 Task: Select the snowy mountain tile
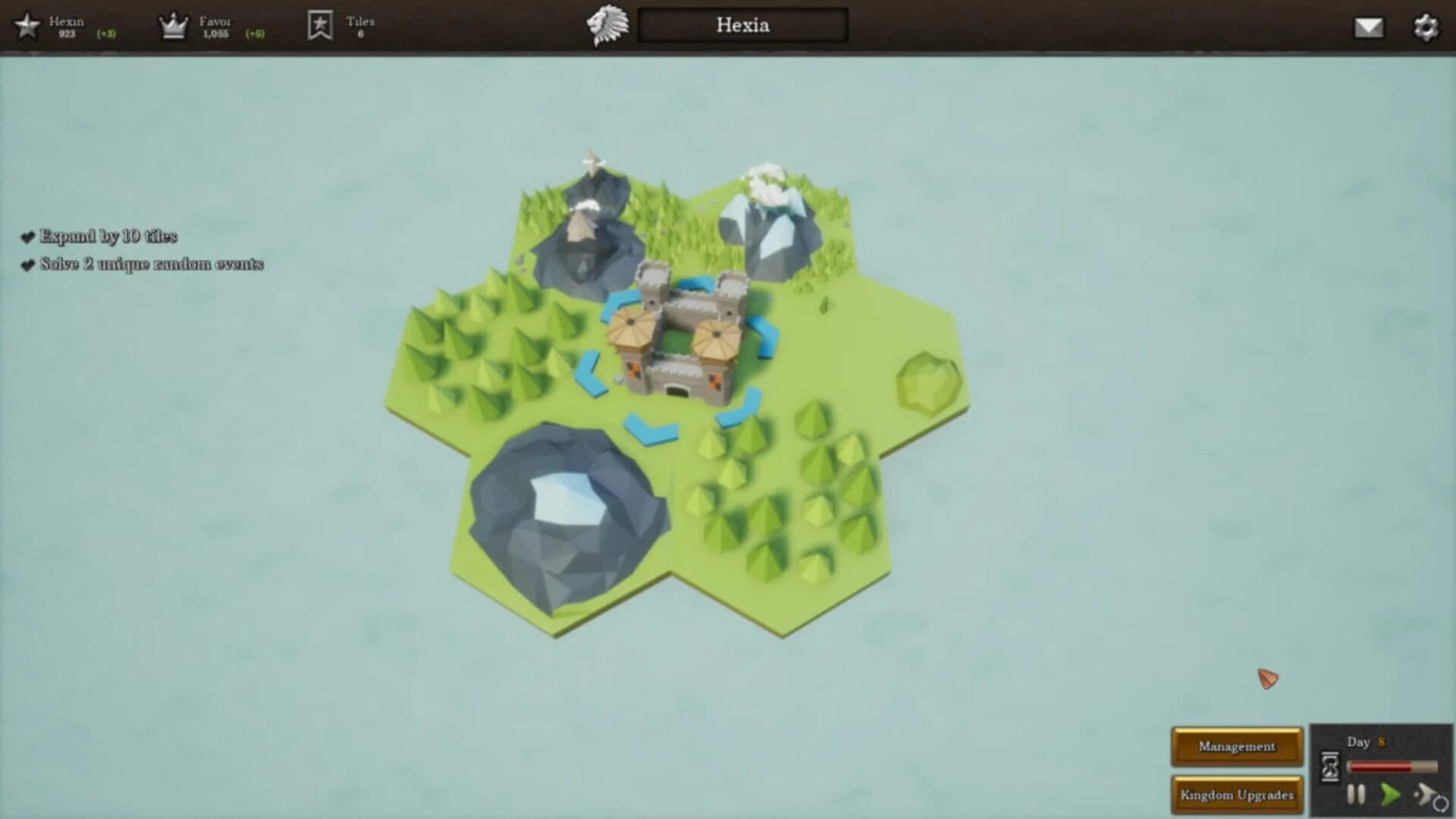[x=766, y=220]
